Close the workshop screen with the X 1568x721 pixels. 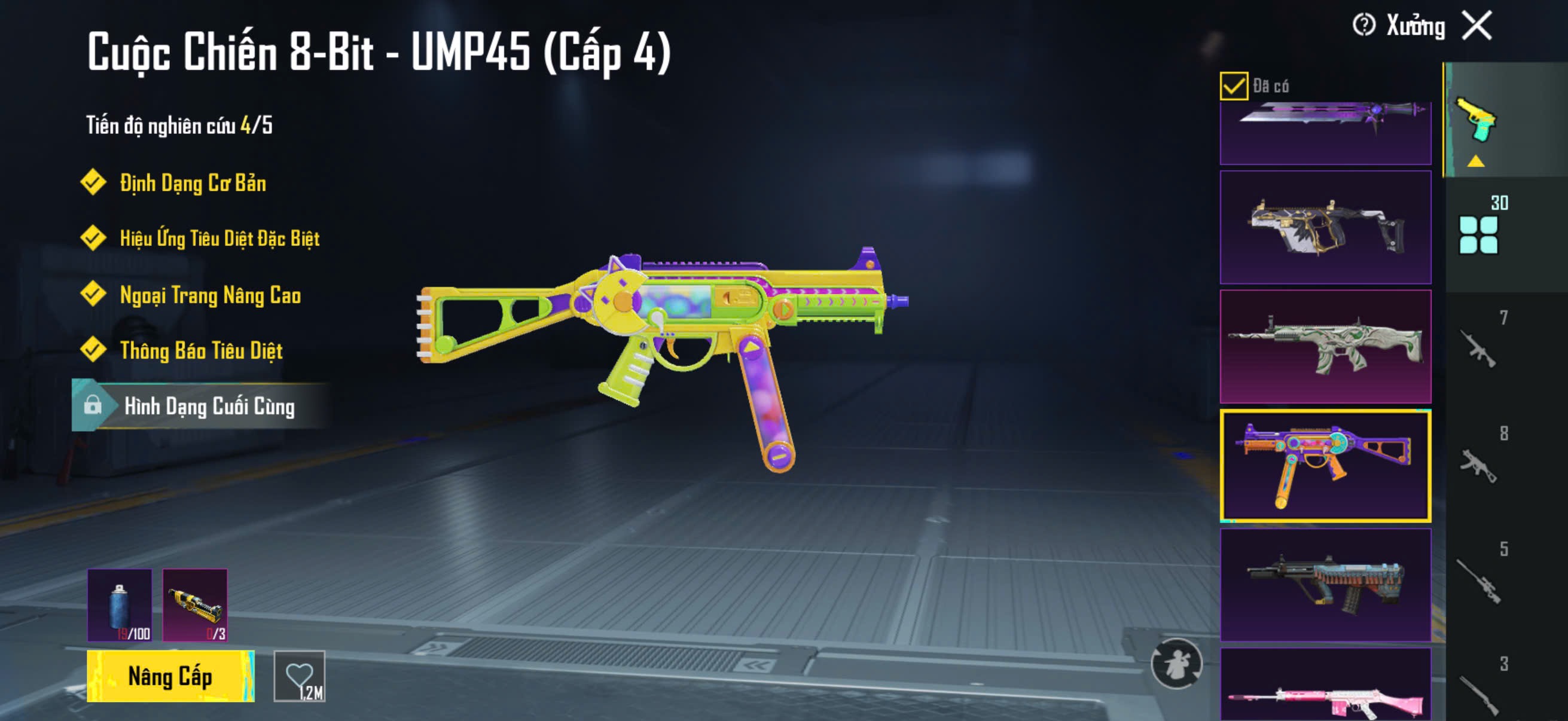point(1478,26)
